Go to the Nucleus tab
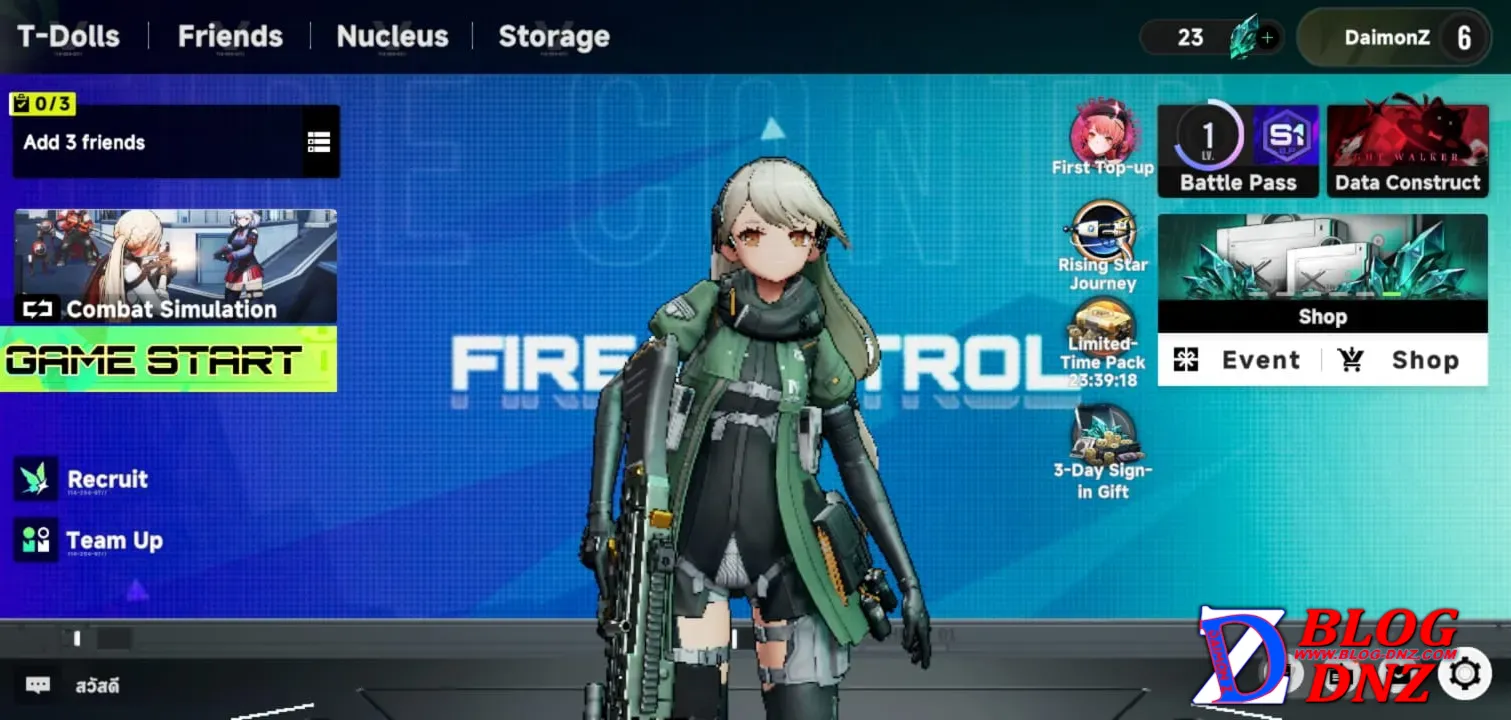Viewport: 1511px width, 720px height. pos(392,37)
